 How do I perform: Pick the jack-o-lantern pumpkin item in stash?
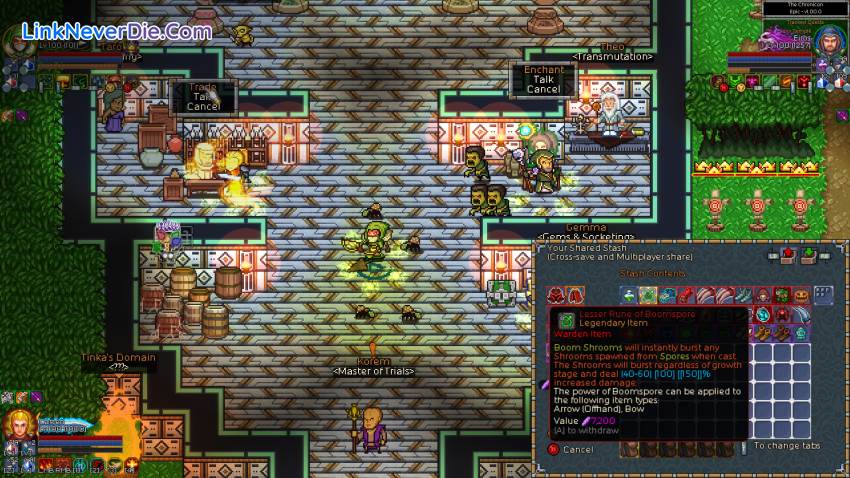coord(799,295)
